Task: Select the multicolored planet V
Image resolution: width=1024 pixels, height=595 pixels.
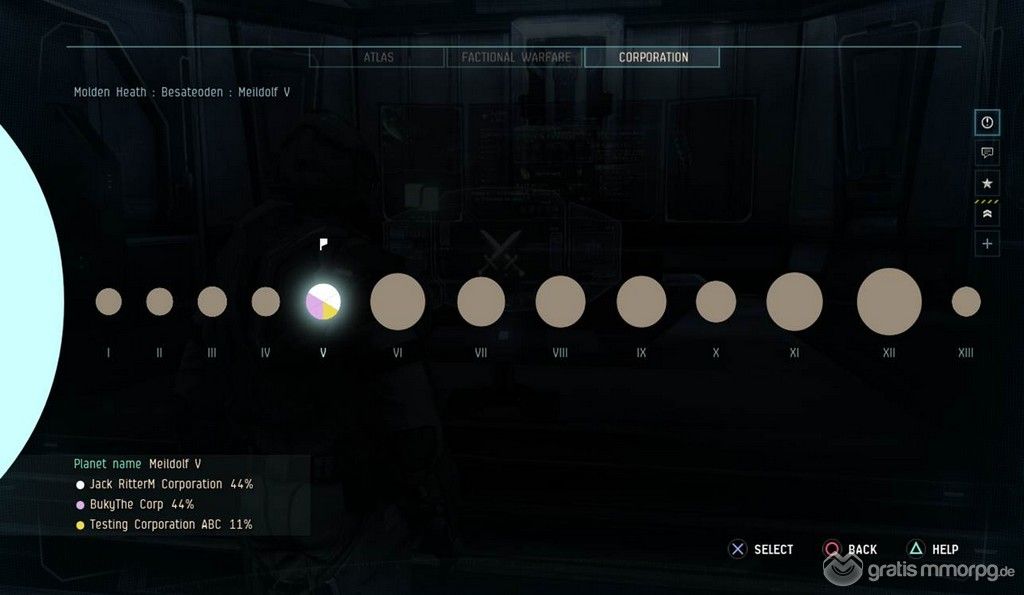Action: click(x=323, y=301)
